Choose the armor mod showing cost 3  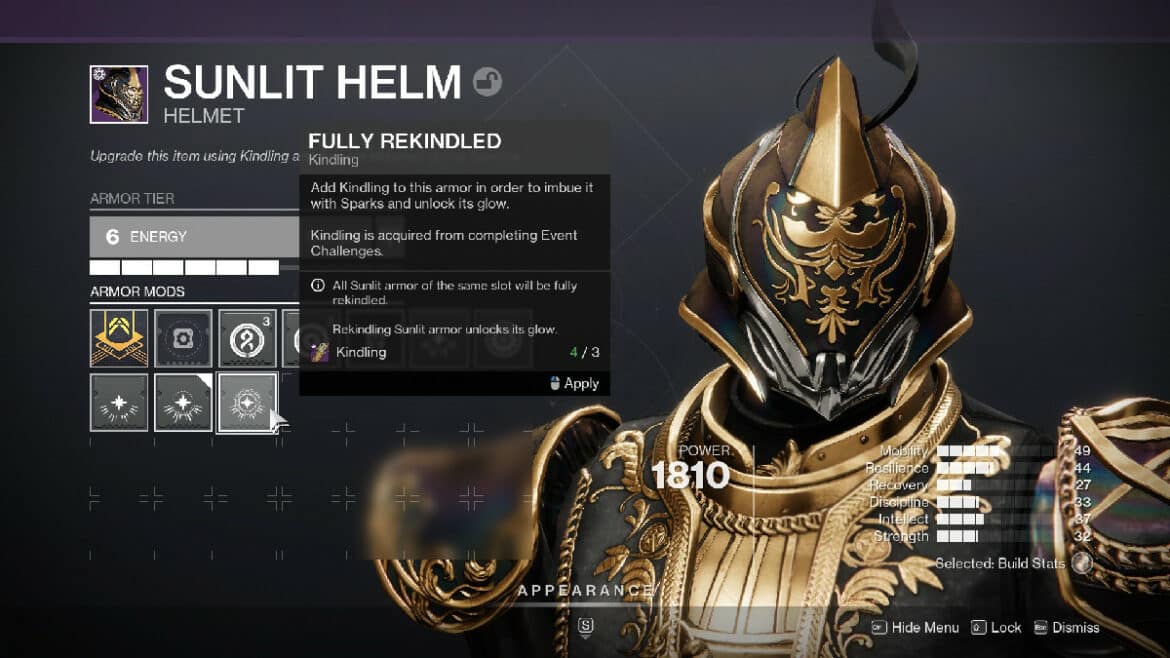click(247, 338)
